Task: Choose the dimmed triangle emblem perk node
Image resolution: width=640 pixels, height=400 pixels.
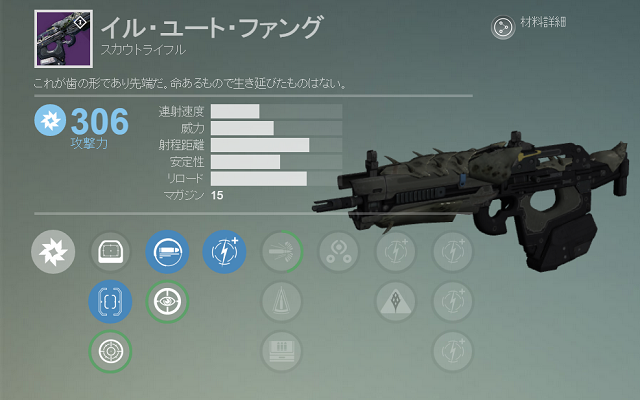Action: tap(395, 300)
